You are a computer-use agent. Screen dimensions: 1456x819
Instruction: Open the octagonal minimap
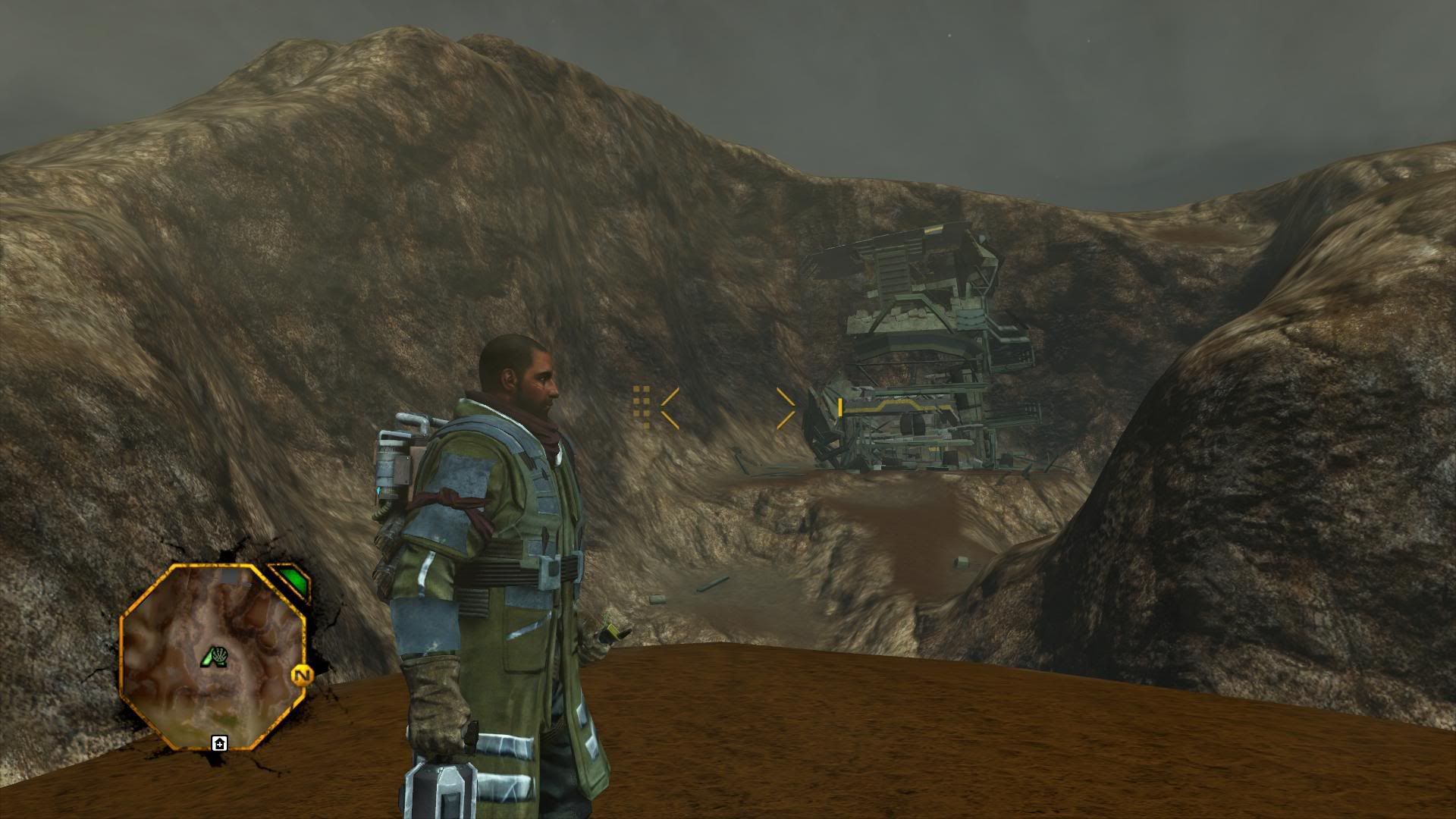pyautogui.click(x=212, y=658)
